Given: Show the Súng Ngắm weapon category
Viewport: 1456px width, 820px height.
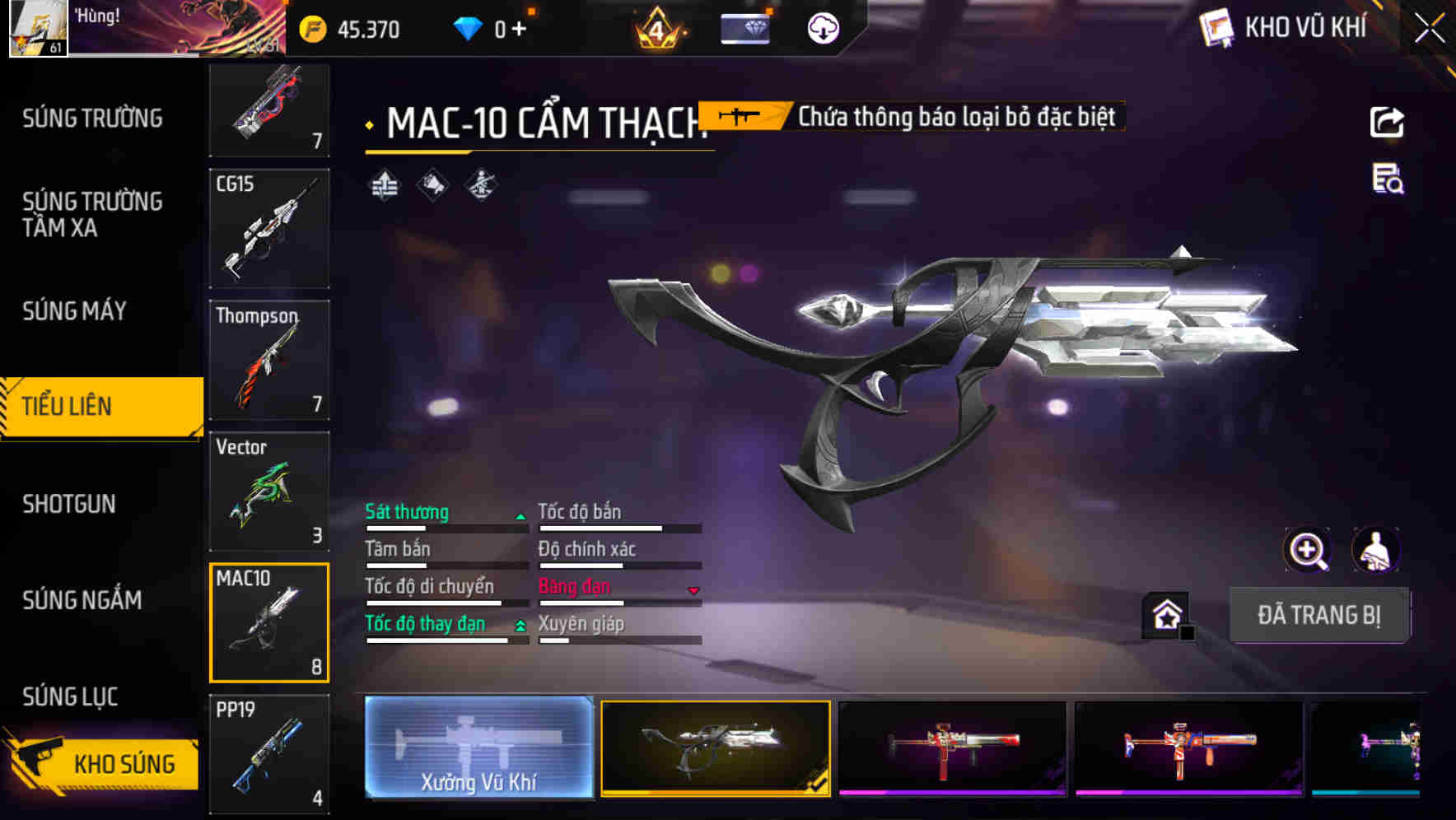Looking at the screenshot, I should pos(82,600).
